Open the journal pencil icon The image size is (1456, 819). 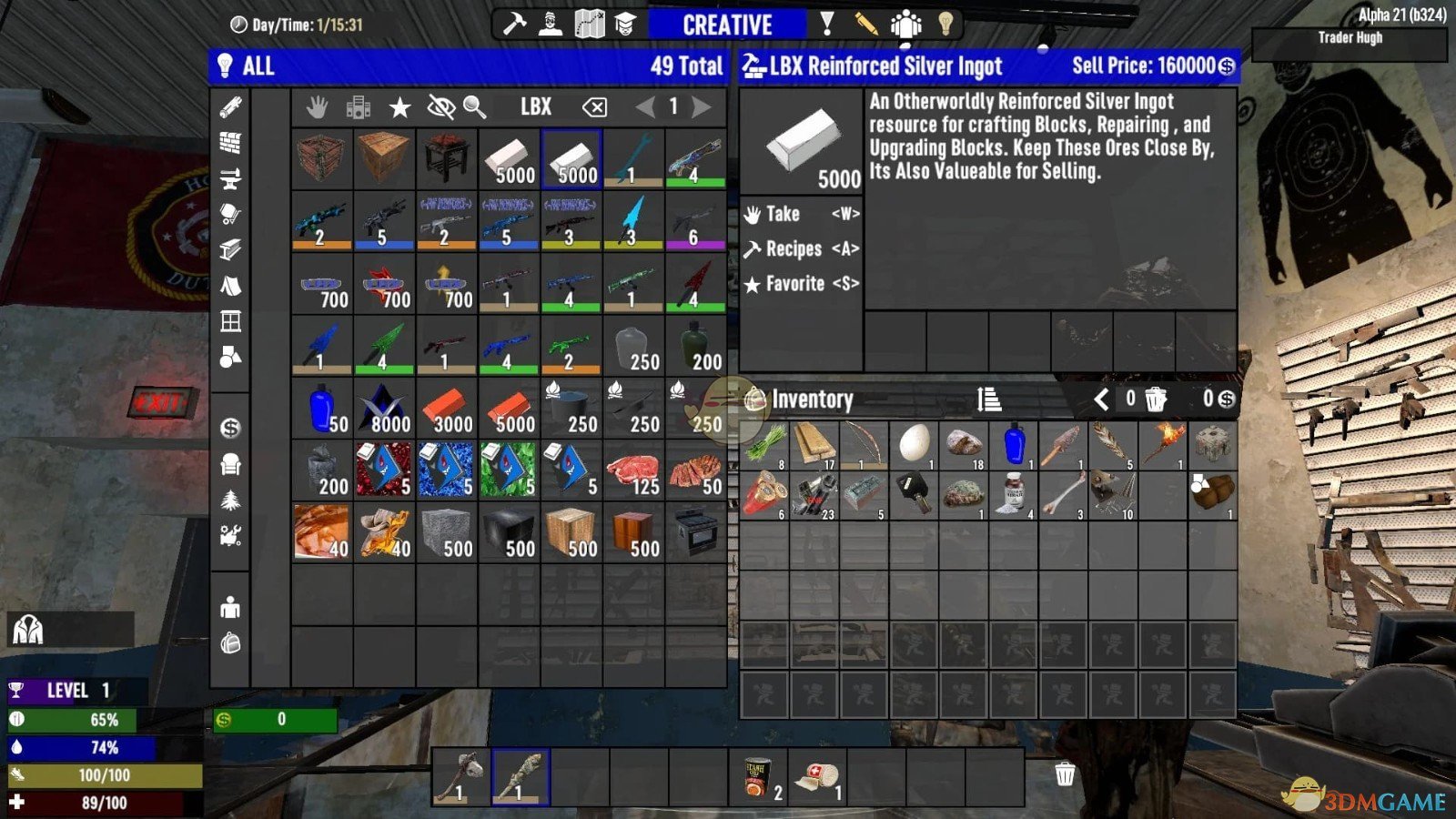pyautogui.click(x=864, y=25)
